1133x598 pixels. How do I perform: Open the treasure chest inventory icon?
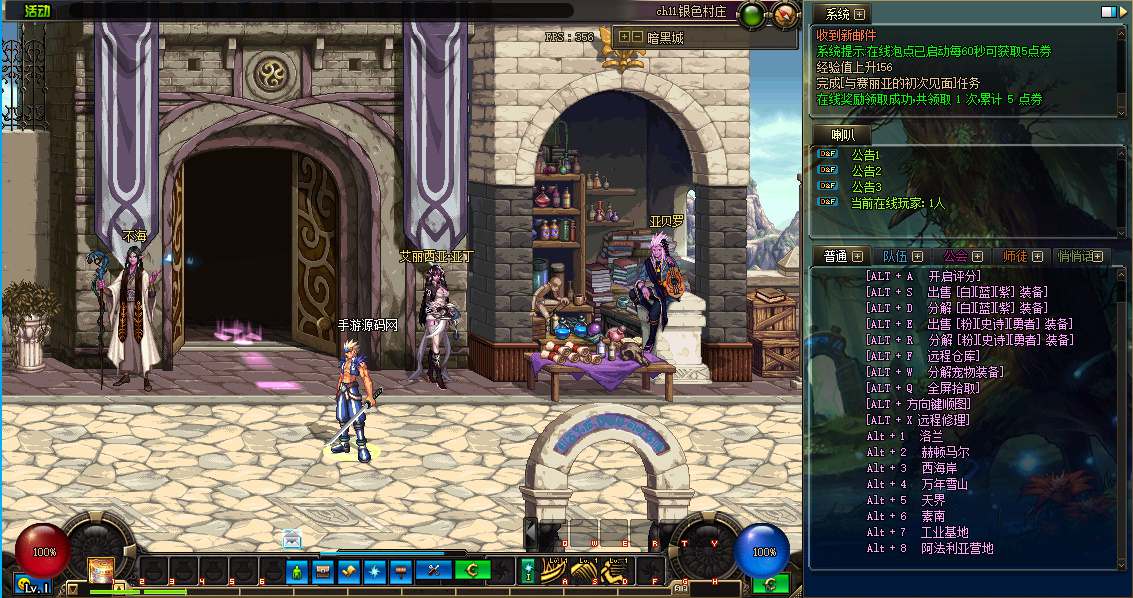tap(322, 571)
